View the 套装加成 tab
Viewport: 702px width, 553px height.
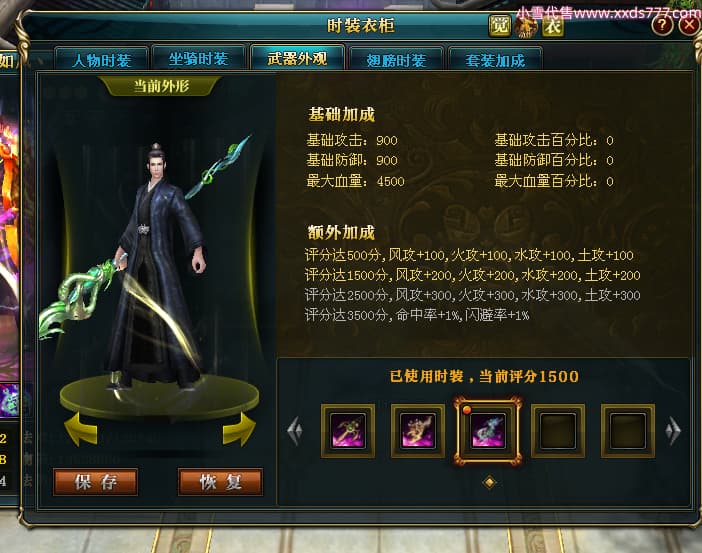495,60
